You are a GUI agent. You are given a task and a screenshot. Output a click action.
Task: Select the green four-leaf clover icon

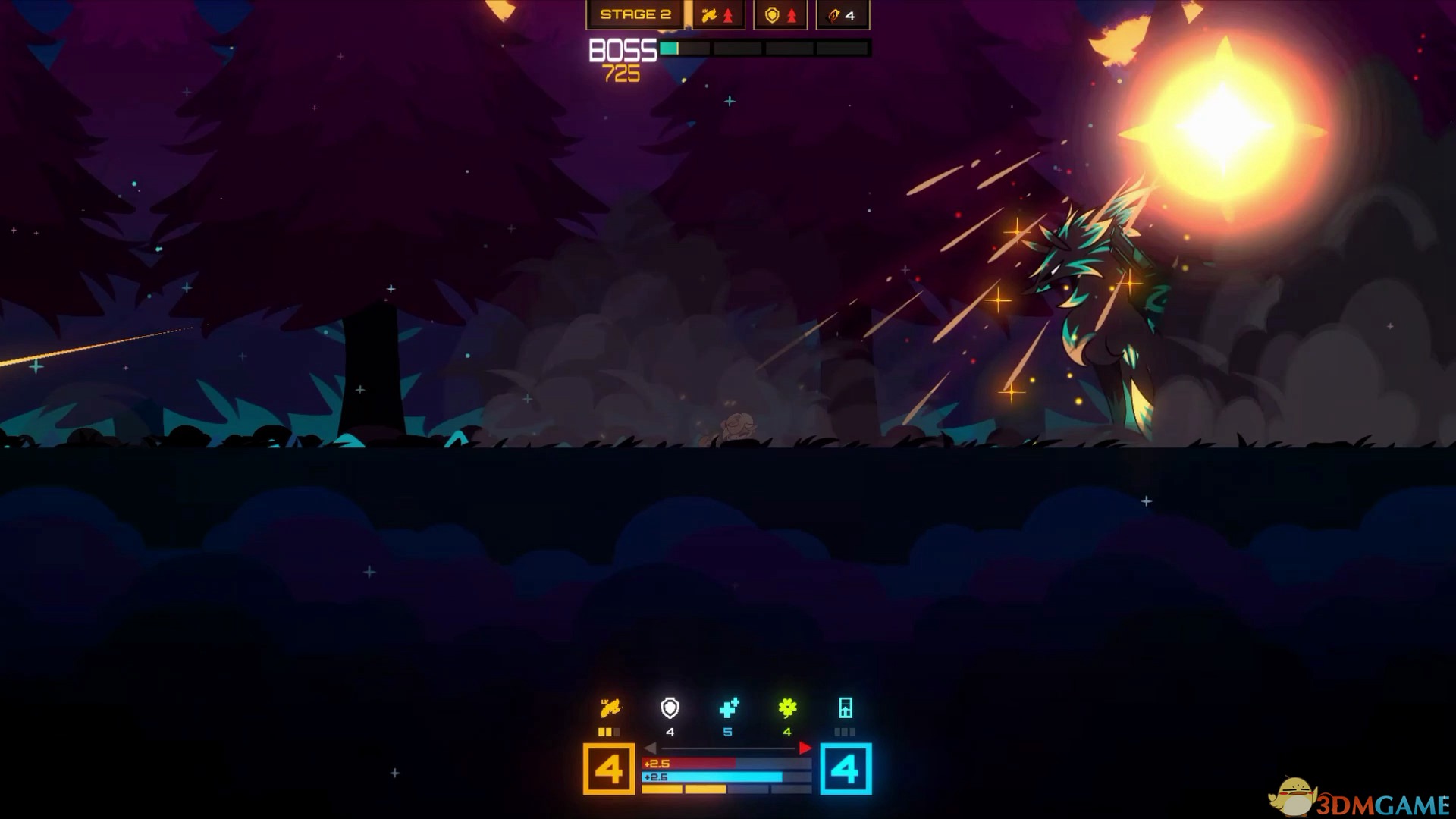pyautogui.click(x=787, y=708)
